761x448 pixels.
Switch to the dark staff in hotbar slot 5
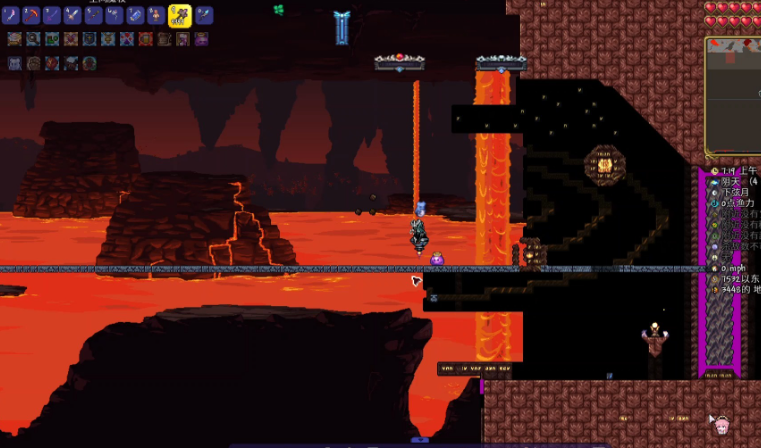pyautogui.click(x=94, y=15)
